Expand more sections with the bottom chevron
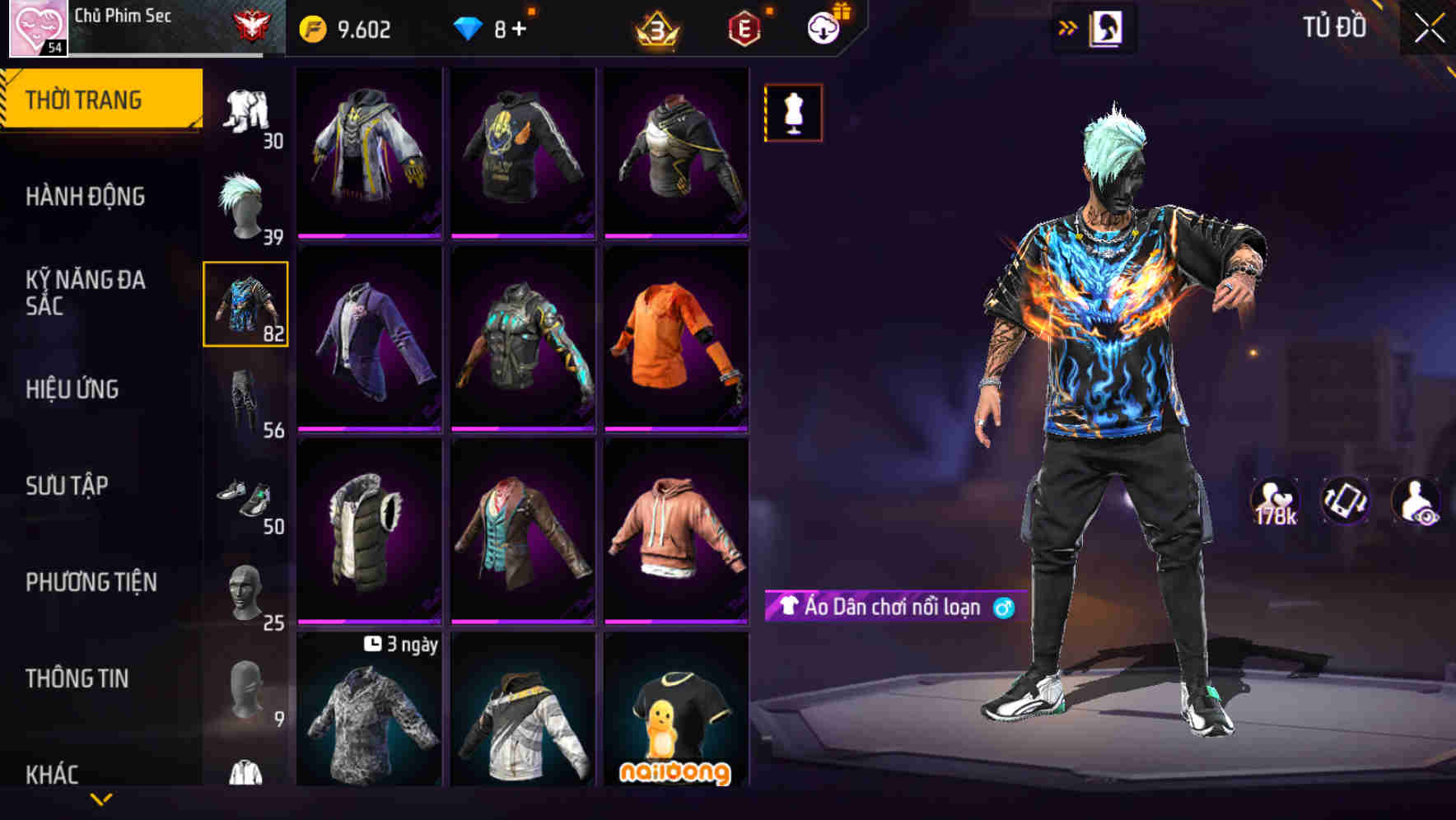The image size is (1456, 820). [x=100, y=799]
